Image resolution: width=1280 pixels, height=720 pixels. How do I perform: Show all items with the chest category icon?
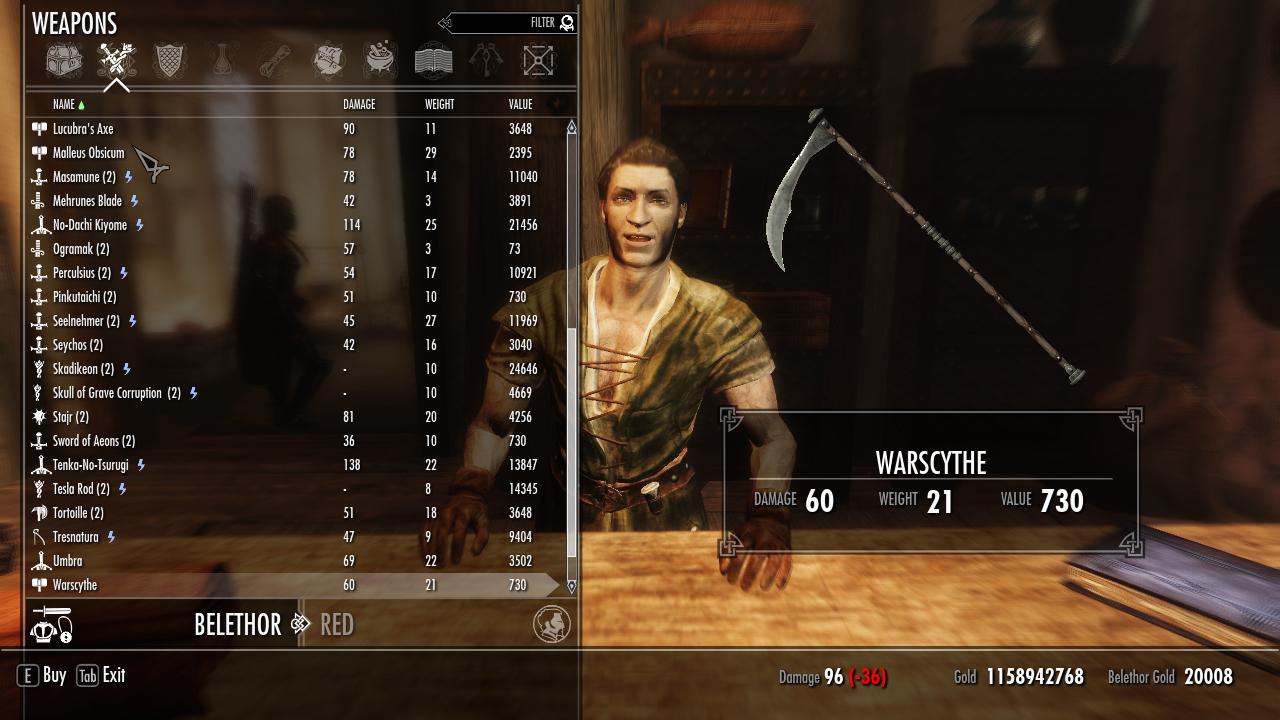tap(64, 61)
